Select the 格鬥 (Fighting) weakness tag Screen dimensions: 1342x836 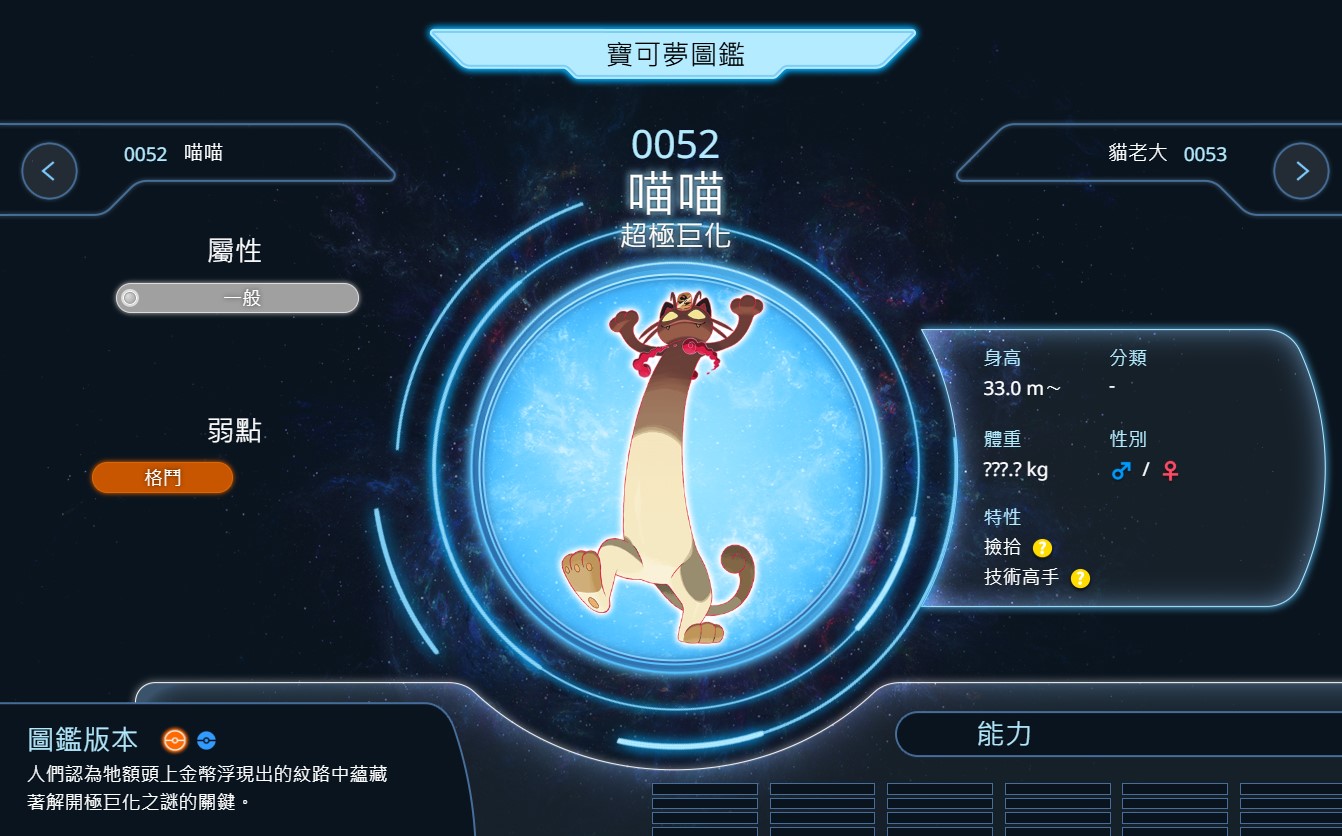[162, 478]
